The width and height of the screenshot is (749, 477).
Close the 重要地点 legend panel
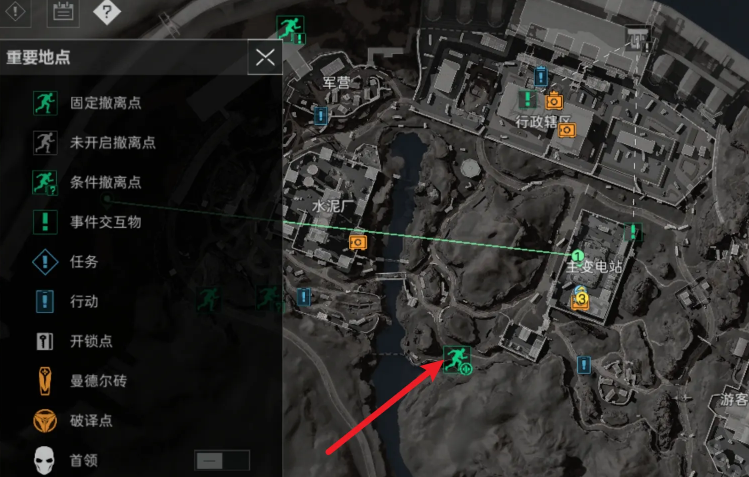(265, 57)
